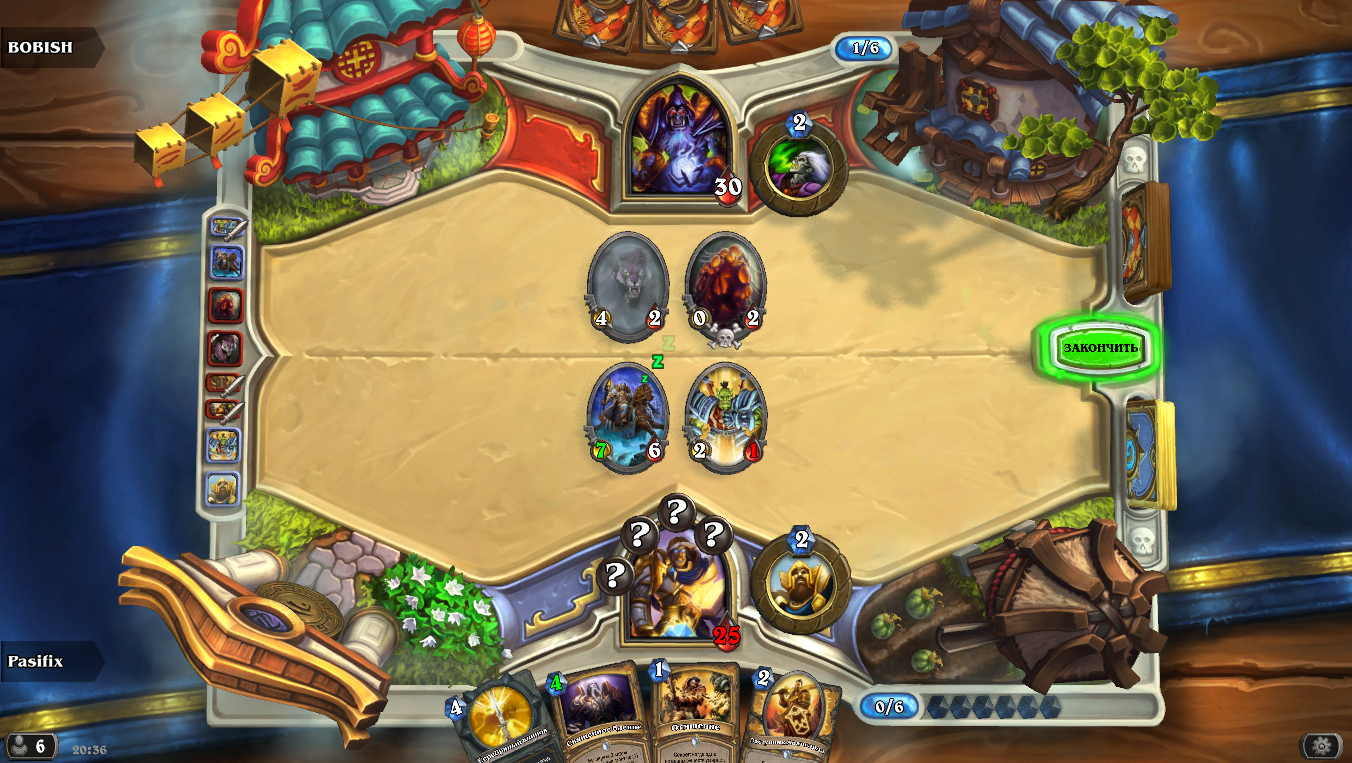Select the 4-cost sword weapon card in hand
1352x763 pixels.
click(x=500, y=720)
